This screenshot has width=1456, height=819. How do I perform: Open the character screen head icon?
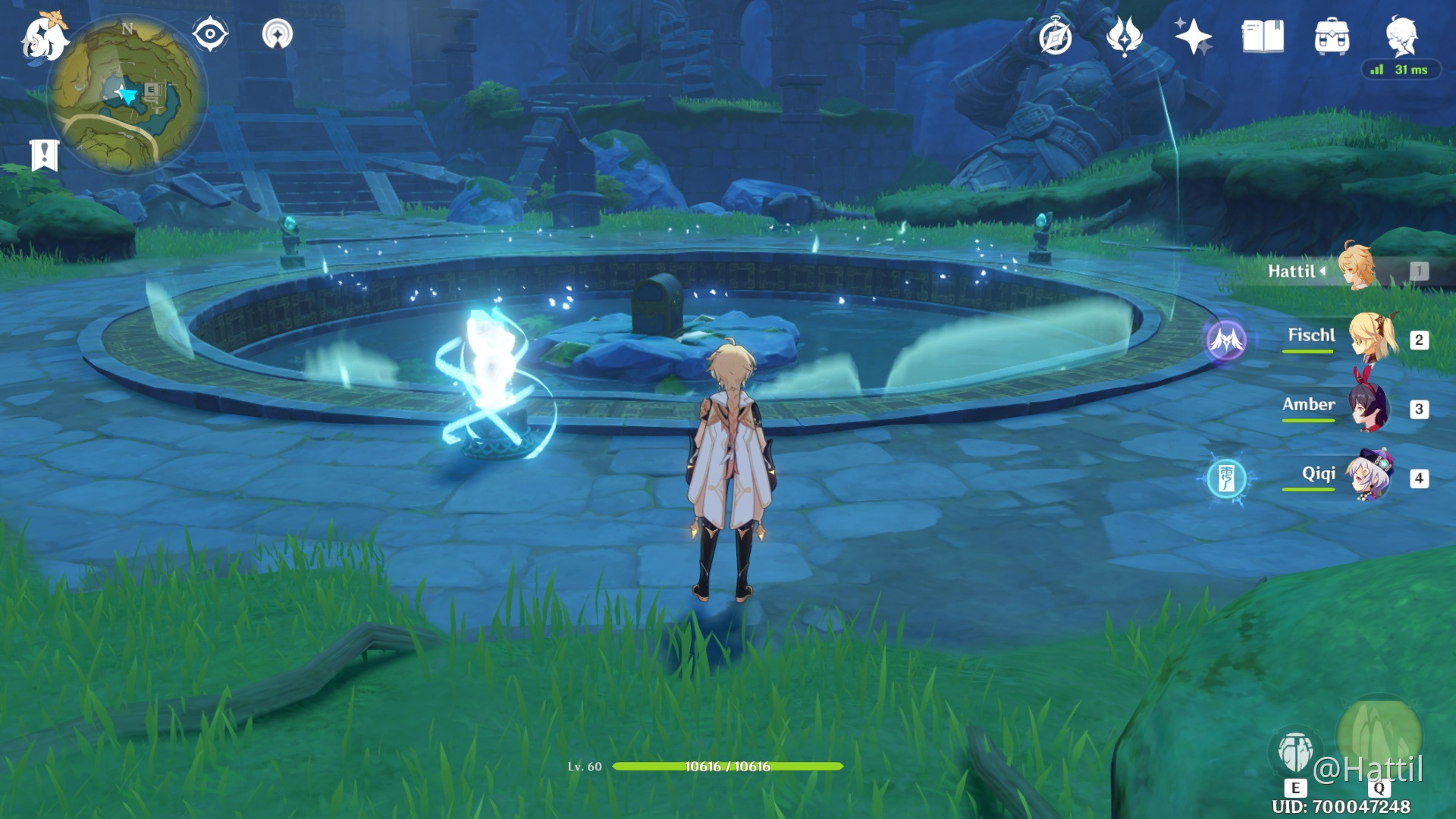pyautogui.click(x=1401, y=36)
